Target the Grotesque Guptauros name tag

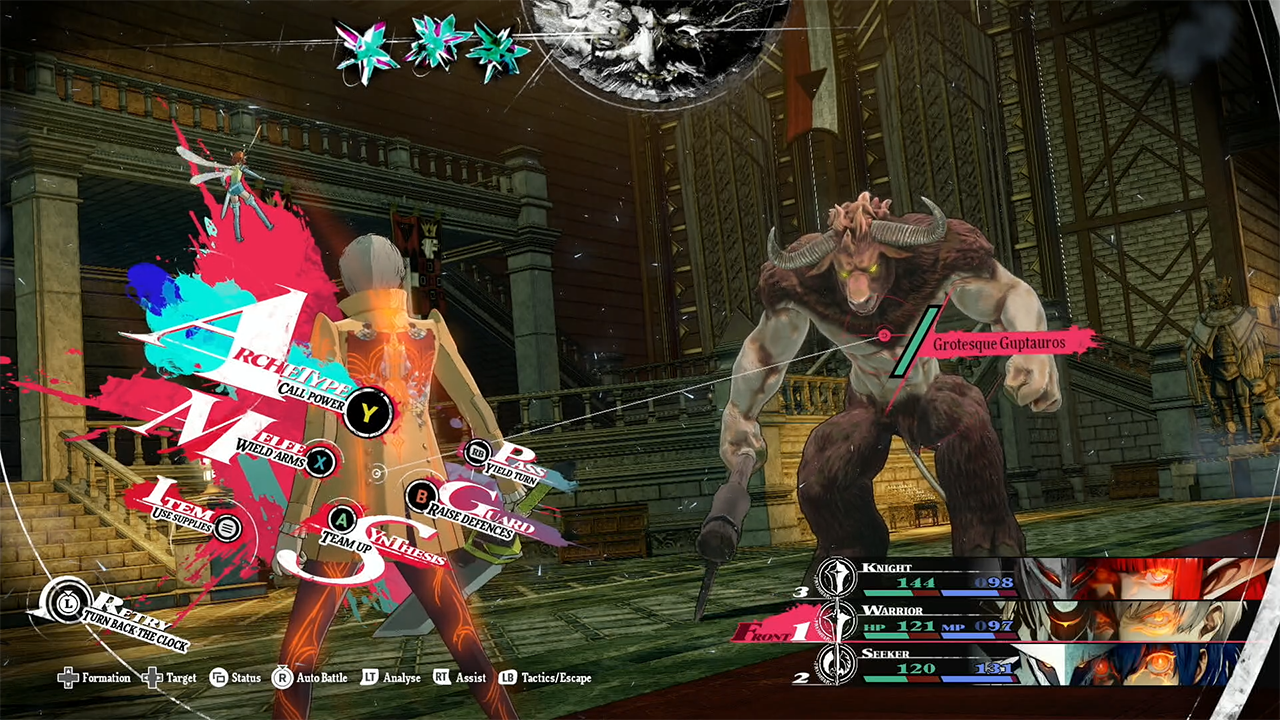[x=998, y=343]
